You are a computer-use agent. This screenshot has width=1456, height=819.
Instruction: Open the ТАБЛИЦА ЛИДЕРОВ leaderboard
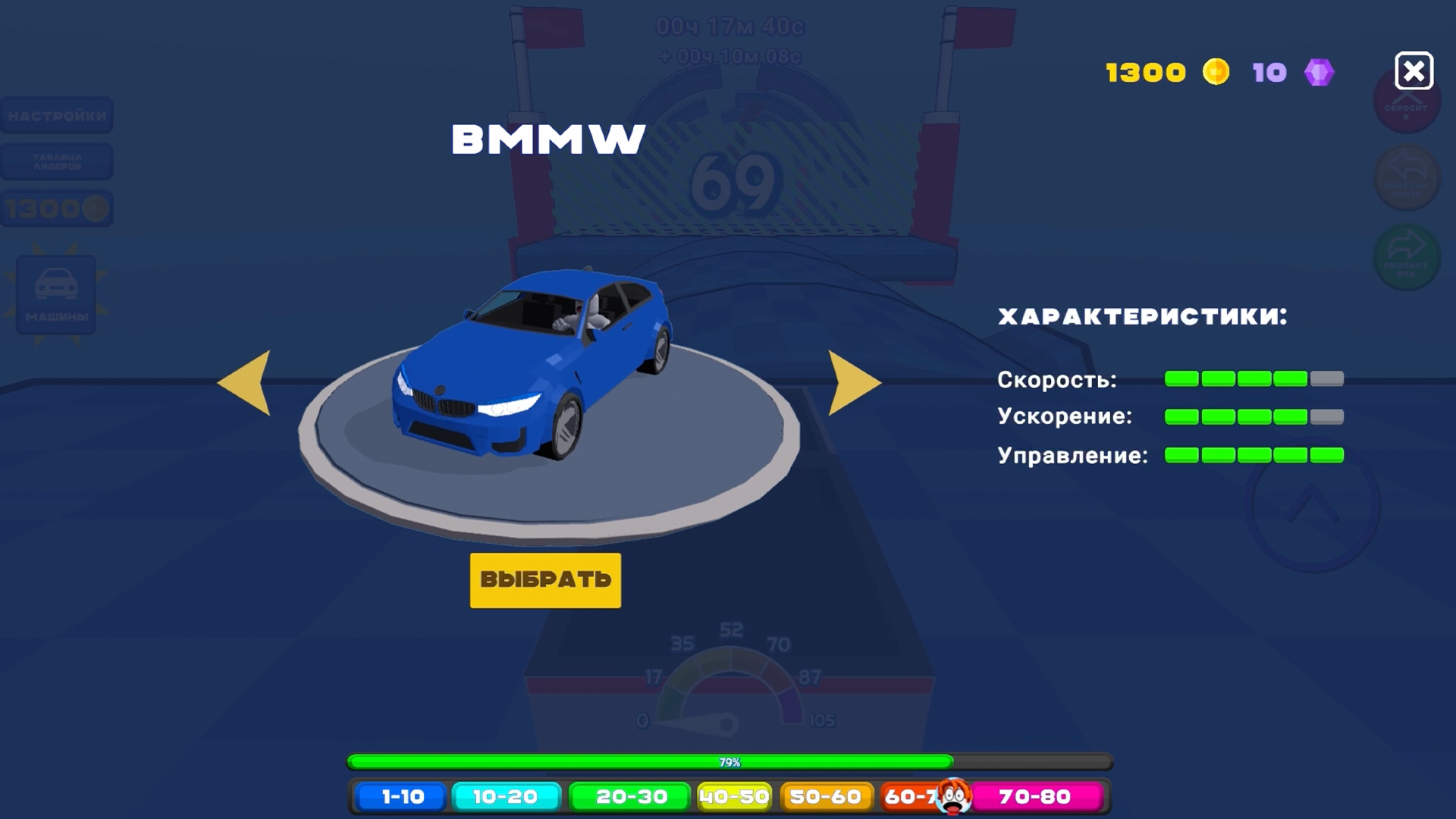[57, 161]
